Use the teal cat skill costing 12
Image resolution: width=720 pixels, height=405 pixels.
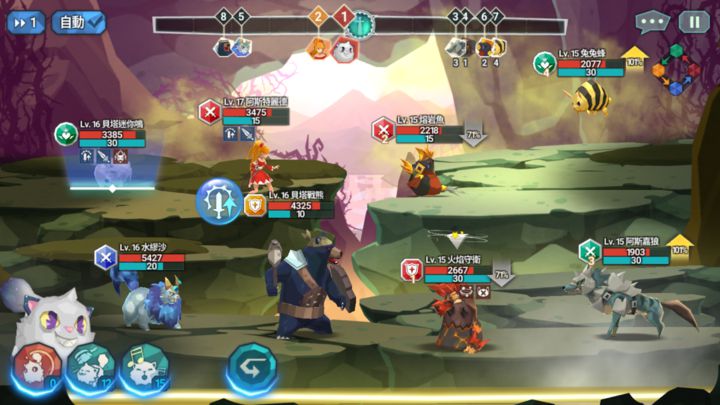(x=90, y=368)
